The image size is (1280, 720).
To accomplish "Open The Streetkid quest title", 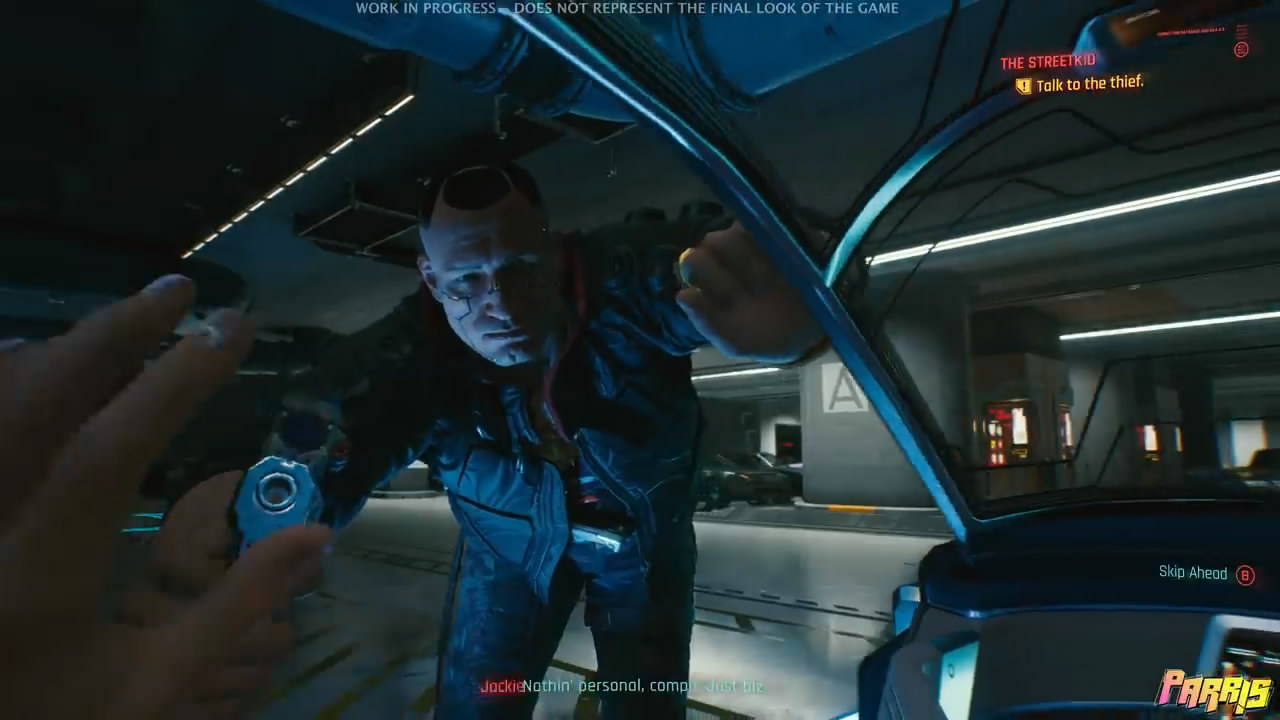I will pyautogui.click(x=1047, y=63).
